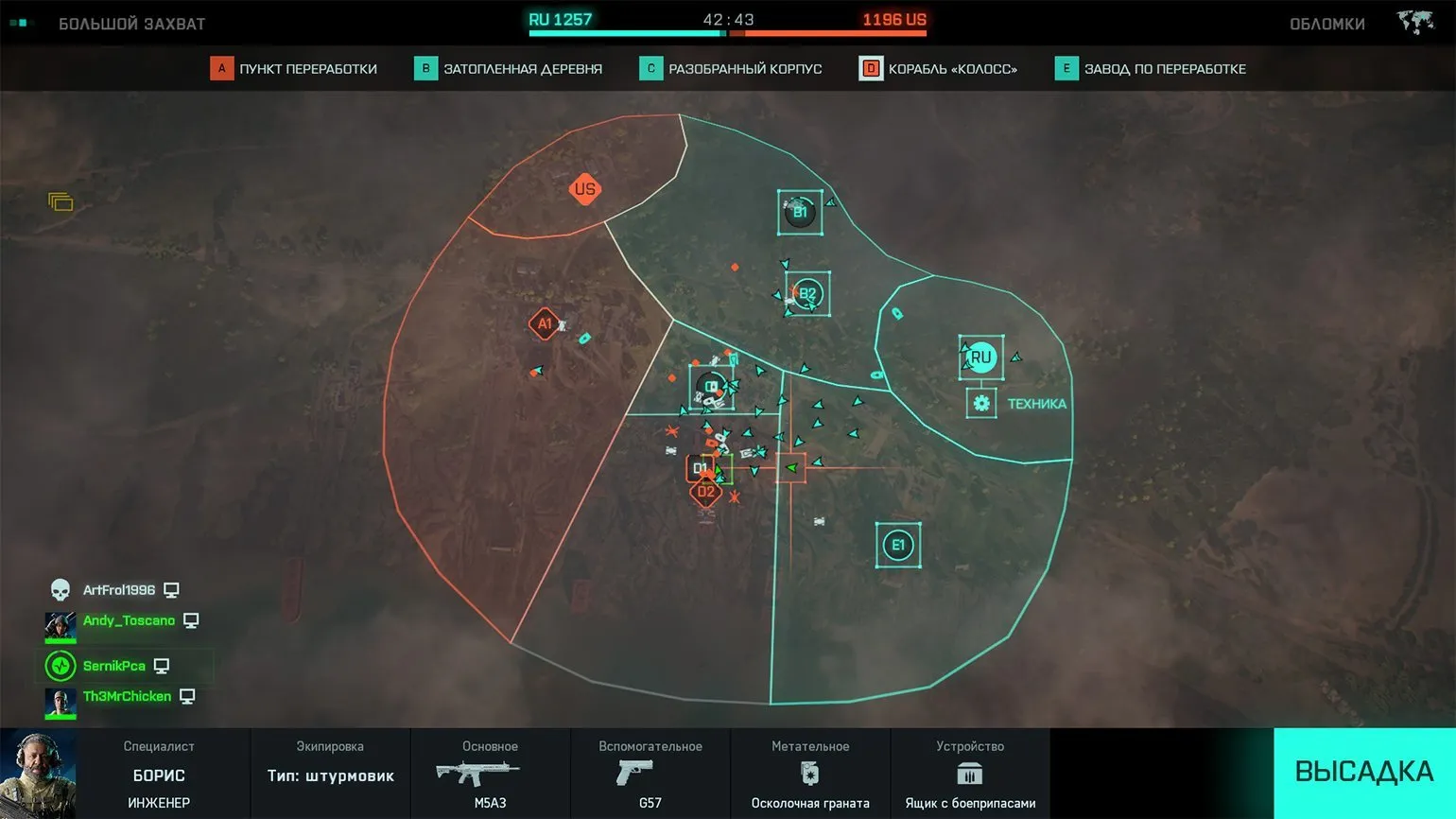Choose the Осколочная граната throwable slot
The height and width of the screenshot is (819, 1456).
810,774
